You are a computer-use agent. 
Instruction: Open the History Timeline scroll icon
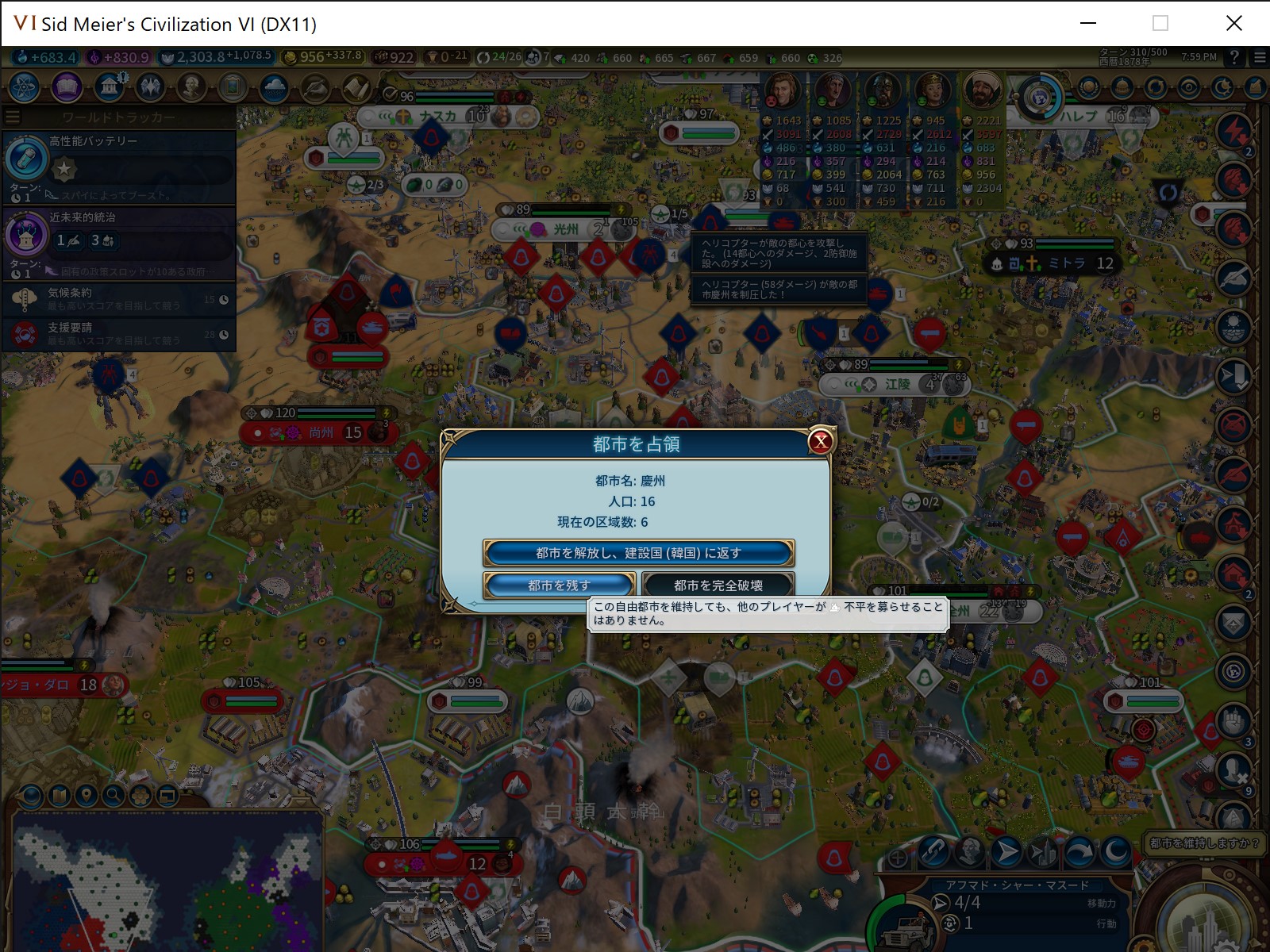coord(358,87)
